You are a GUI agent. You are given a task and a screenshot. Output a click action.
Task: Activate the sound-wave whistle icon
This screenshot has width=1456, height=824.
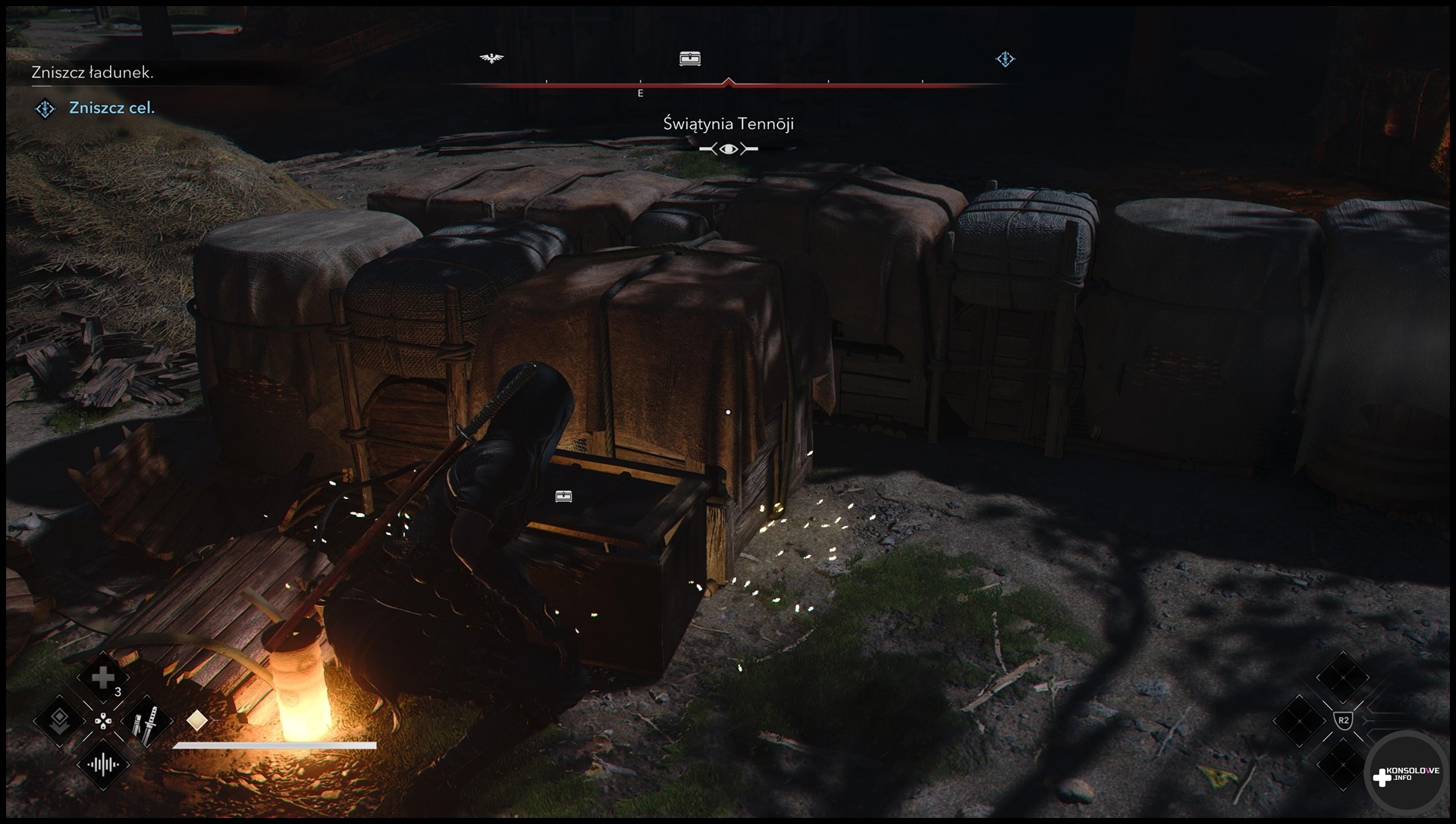tap(103, 764)
